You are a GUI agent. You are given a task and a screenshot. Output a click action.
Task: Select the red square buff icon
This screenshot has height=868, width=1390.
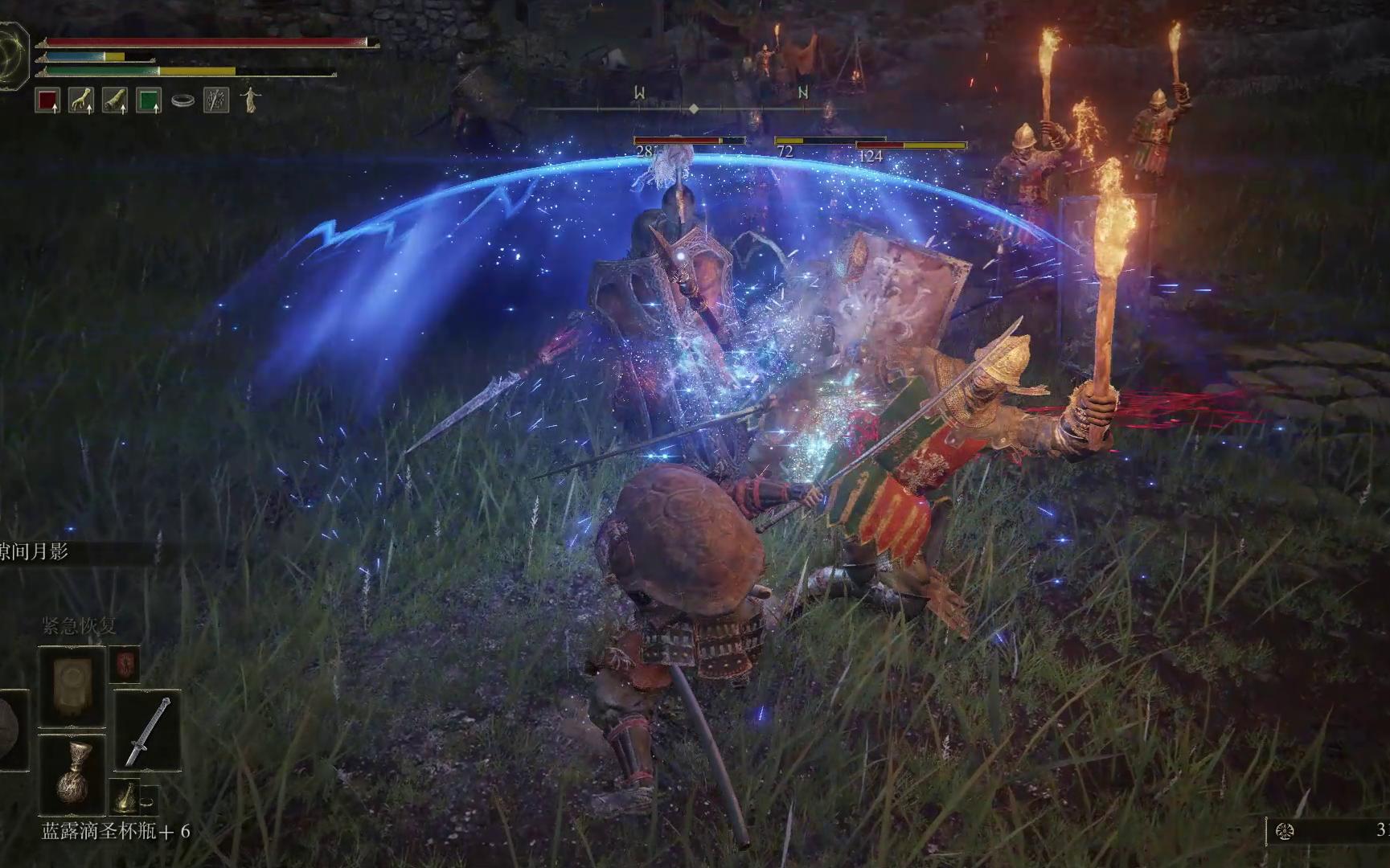pyautogui.click(x=48, y=100)
